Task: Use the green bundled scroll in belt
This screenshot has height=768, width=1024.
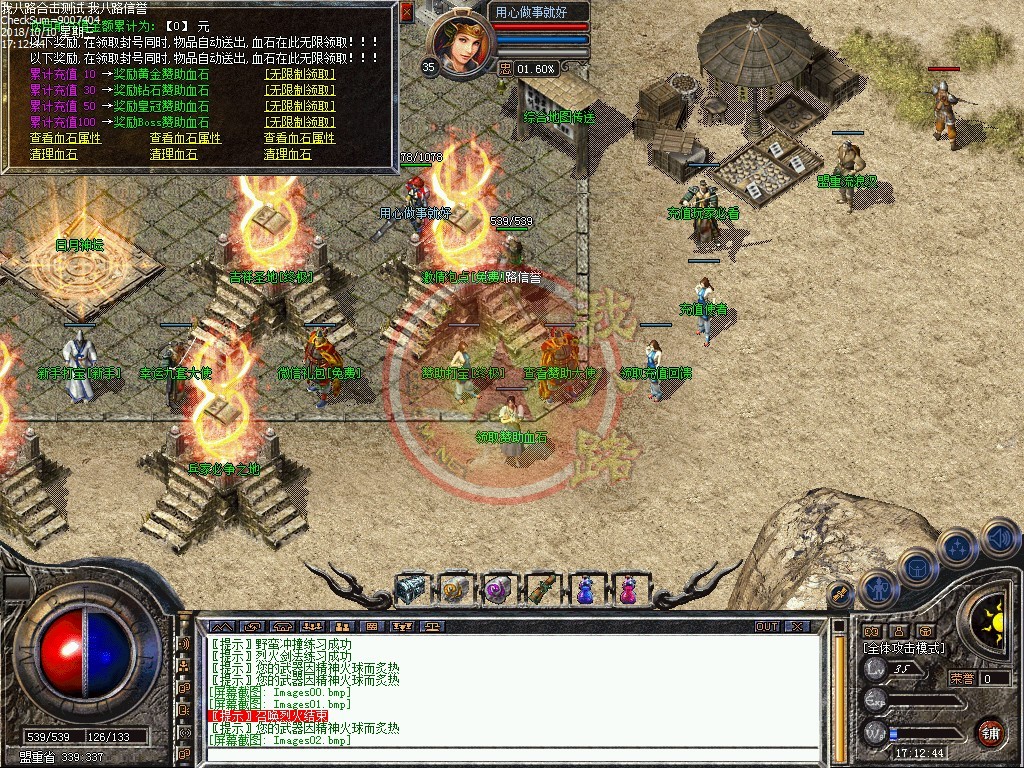Action: [541, 589]
